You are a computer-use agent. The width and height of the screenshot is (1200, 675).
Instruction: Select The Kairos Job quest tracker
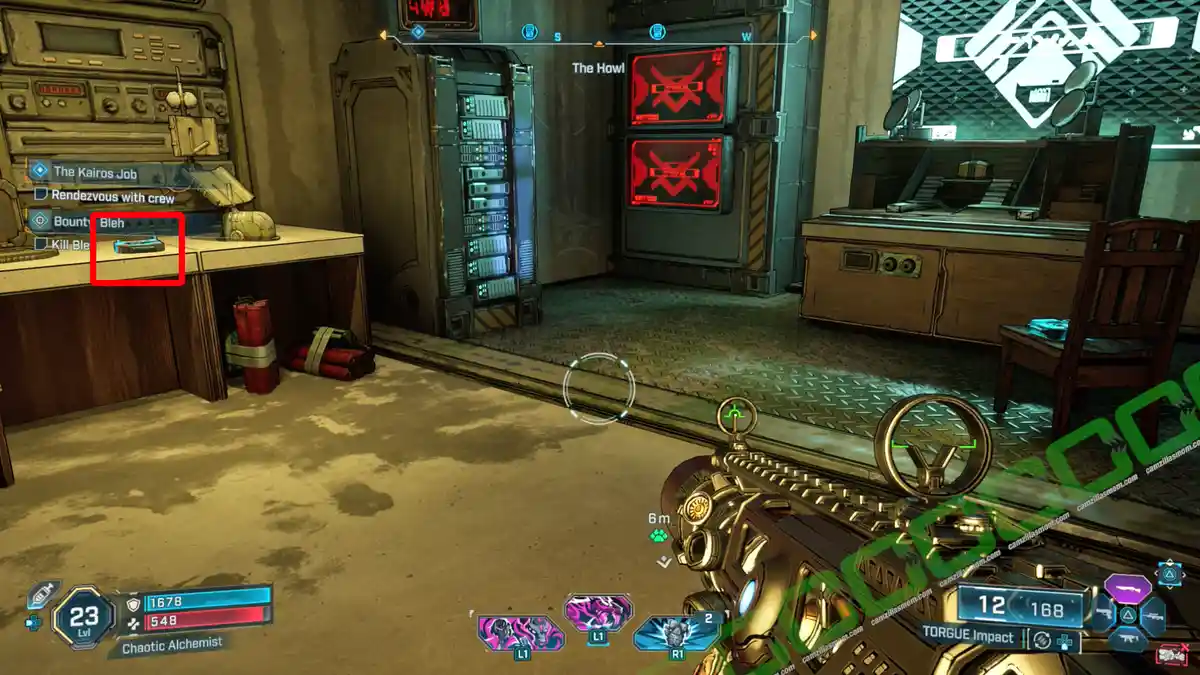[x=95, y=172]
